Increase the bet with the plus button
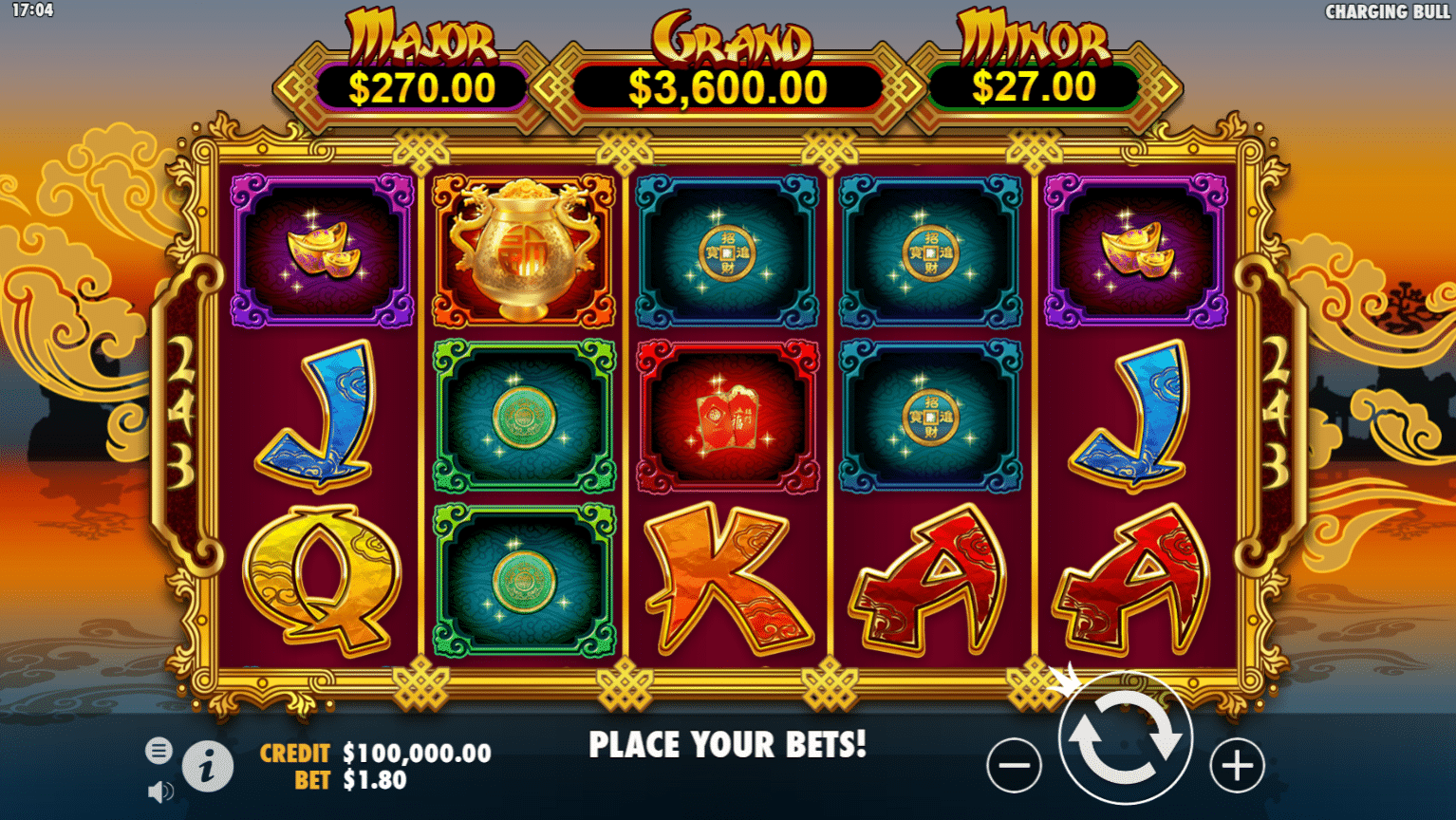 (x=1235, y=764)
